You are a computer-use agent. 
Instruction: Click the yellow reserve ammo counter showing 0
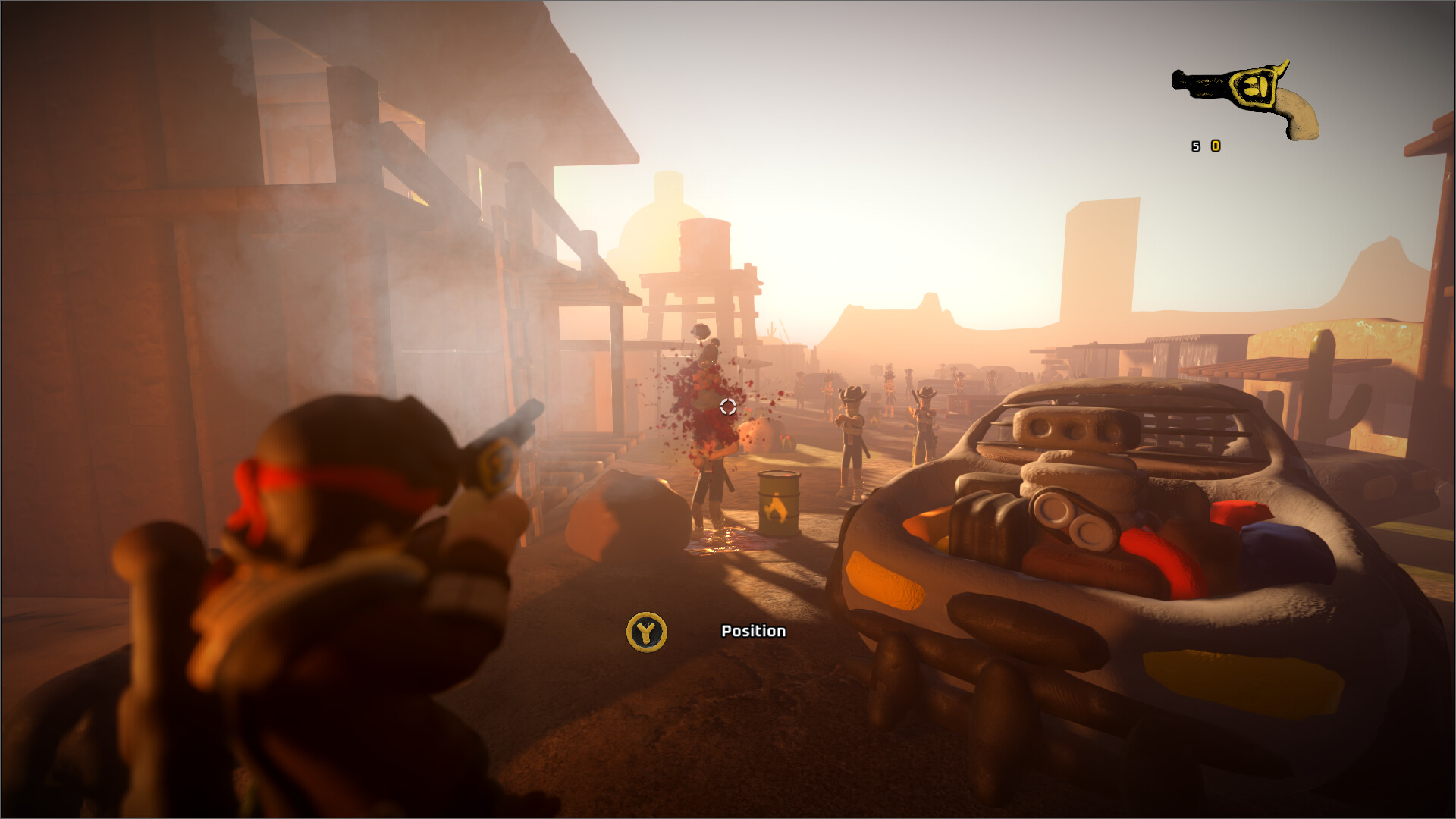pyautogui.click(x=1216, y=146)
